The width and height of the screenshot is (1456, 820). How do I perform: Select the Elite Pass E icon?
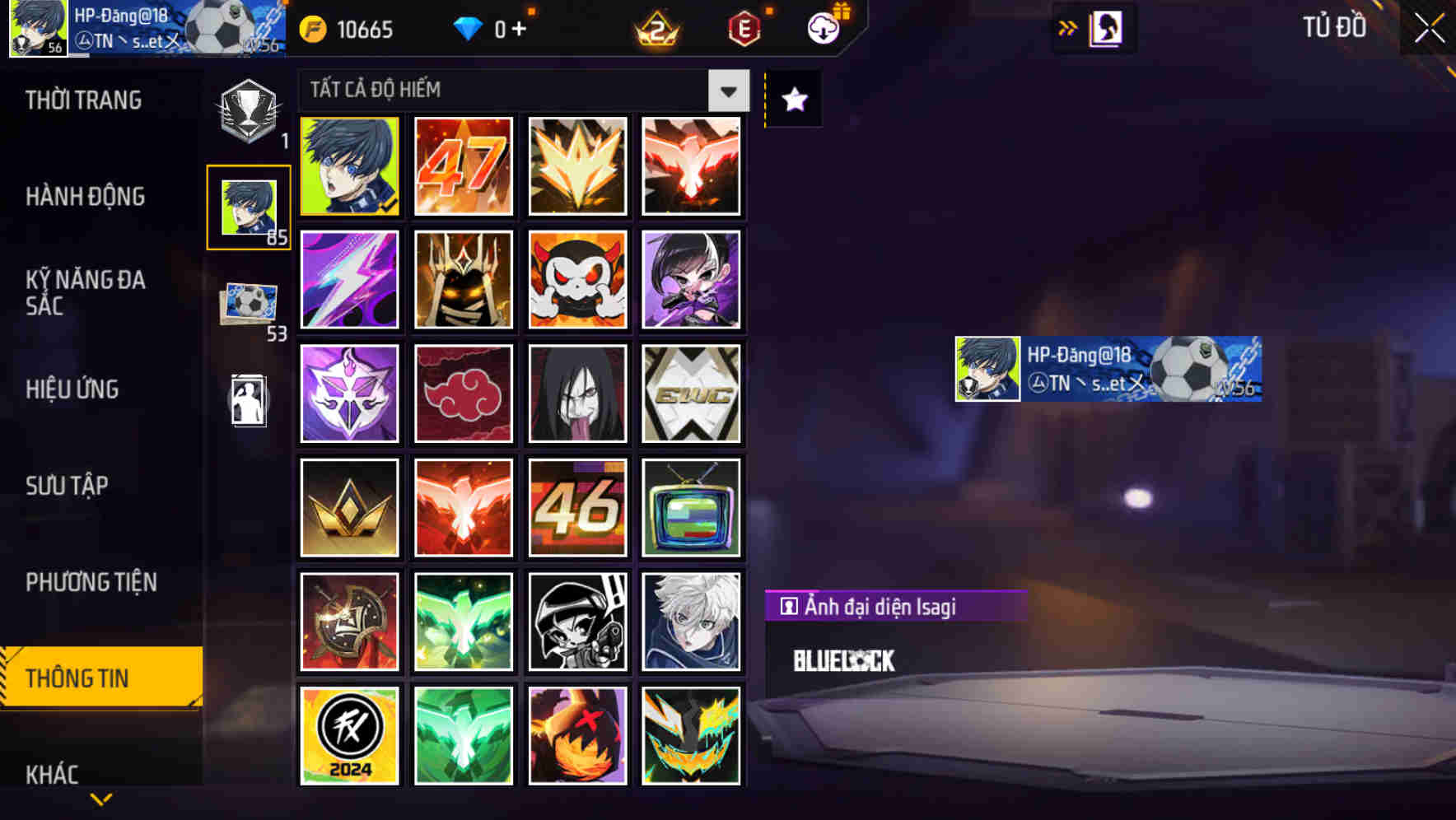741,30
